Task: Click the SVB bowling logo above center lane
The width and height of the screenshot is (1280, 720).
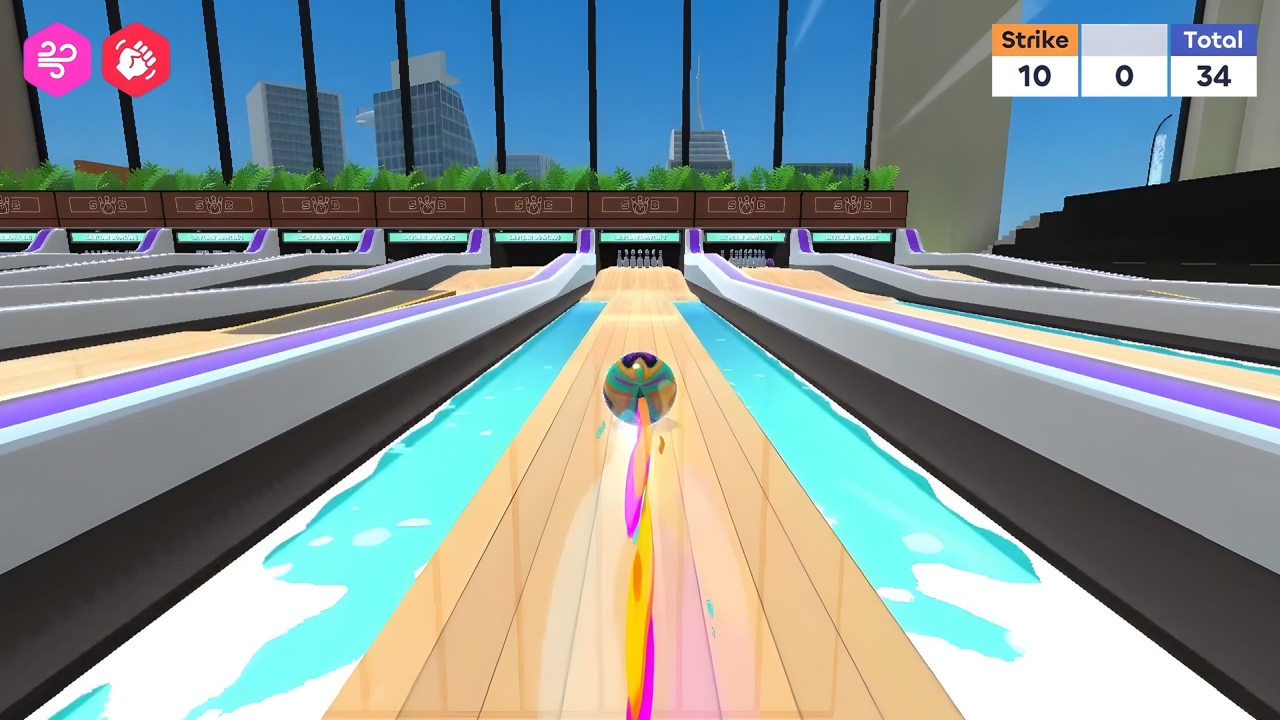Action: 641,204
